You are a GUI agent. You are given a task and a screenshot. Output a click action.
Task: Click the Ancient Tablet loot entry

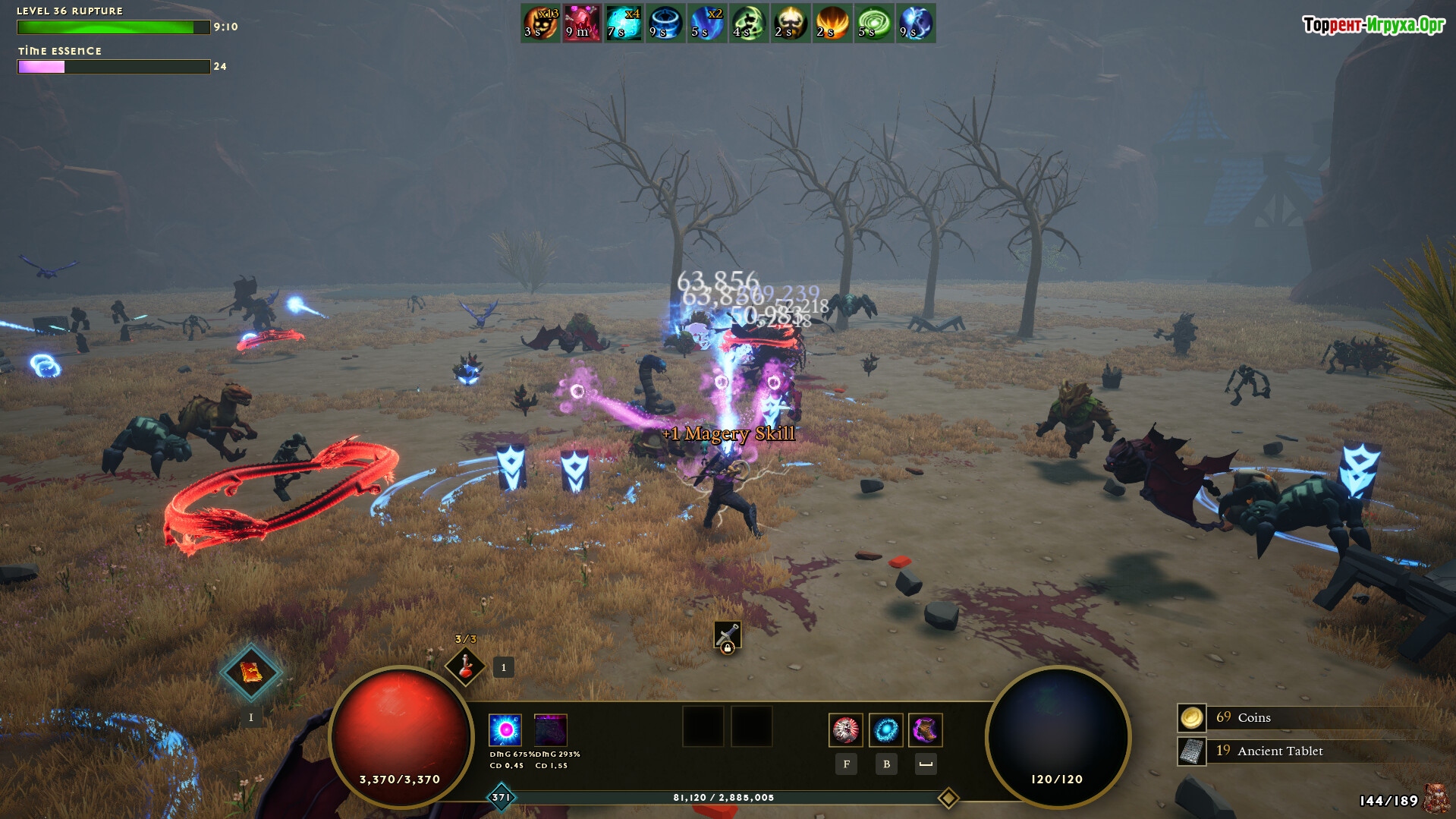1279,751
